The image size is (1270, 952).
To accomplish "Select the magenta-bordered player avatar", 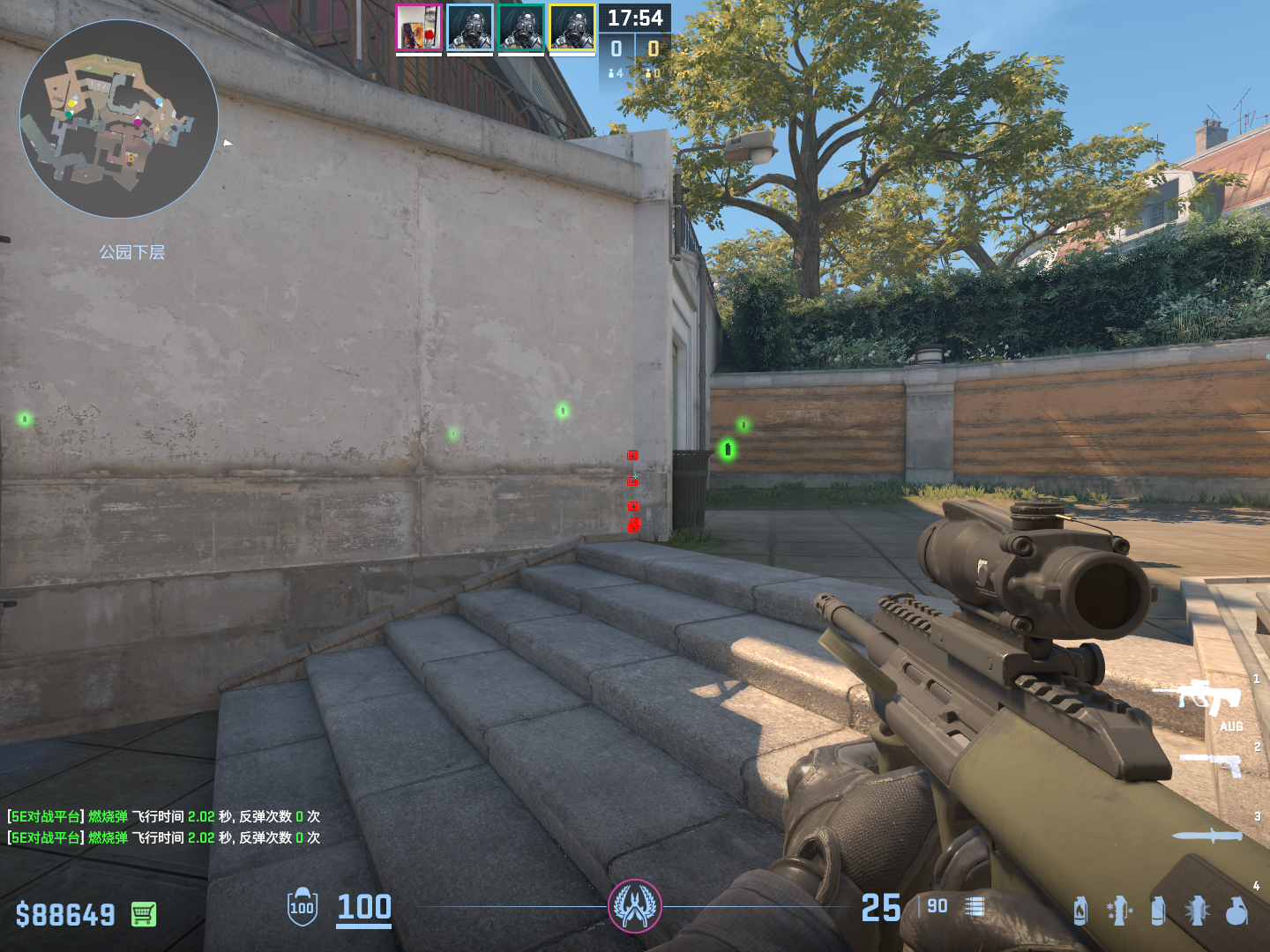I will click(418, 28).
